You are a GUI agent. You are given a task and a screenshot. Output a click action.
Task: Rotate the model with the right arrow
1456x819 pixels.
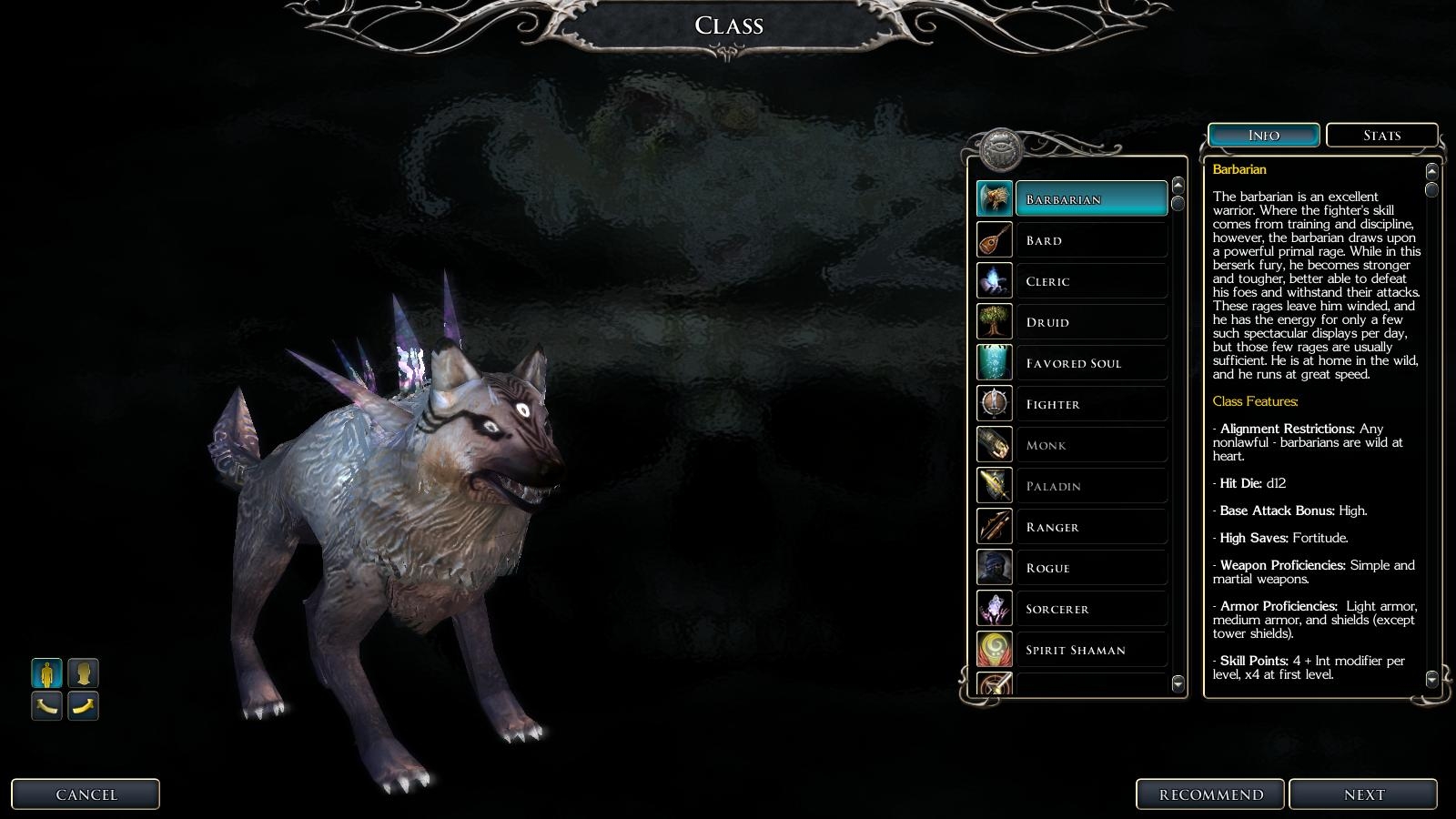point(83,706)
